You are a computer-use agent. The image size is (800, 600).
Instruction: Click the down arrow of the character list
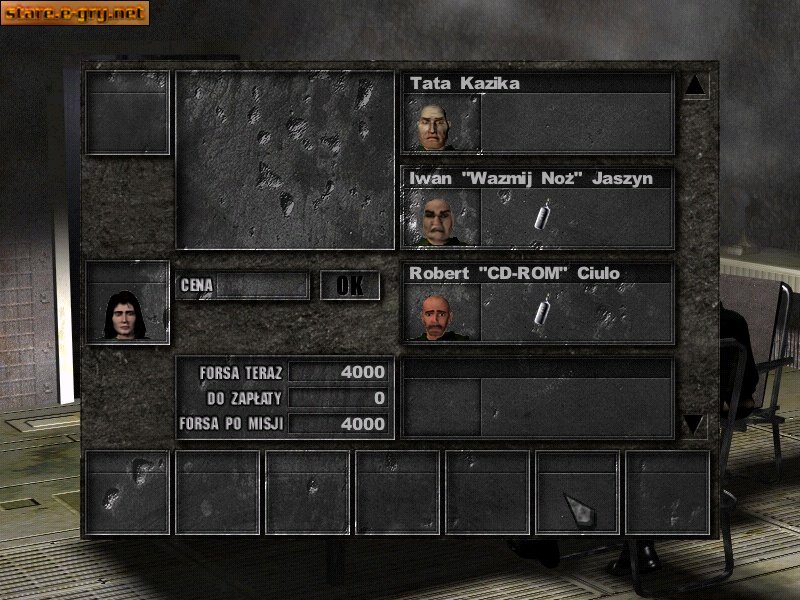point(695,424)
